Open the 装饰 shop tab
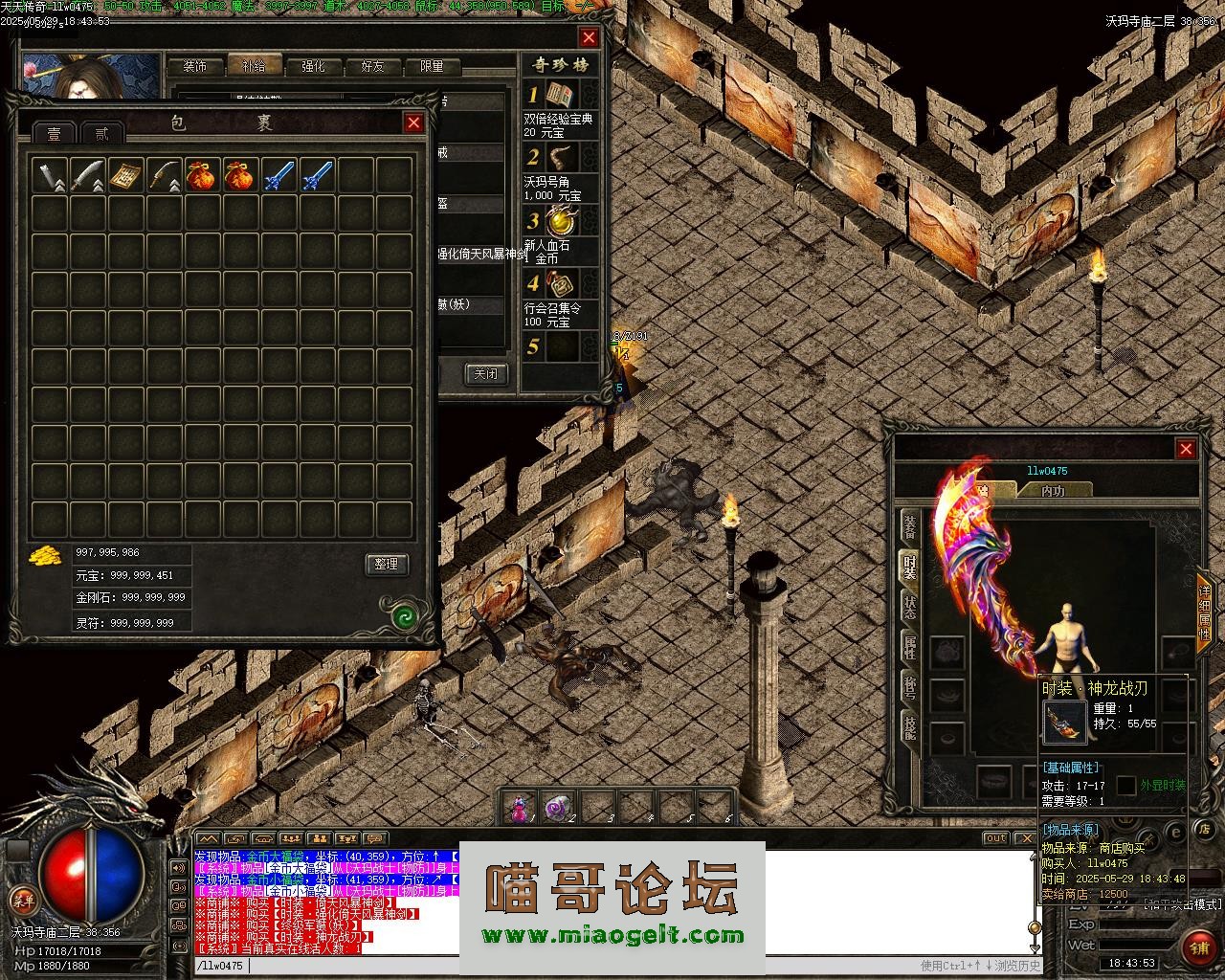The width and height of the screenshot is (1225, 980). tap(195, 66)
